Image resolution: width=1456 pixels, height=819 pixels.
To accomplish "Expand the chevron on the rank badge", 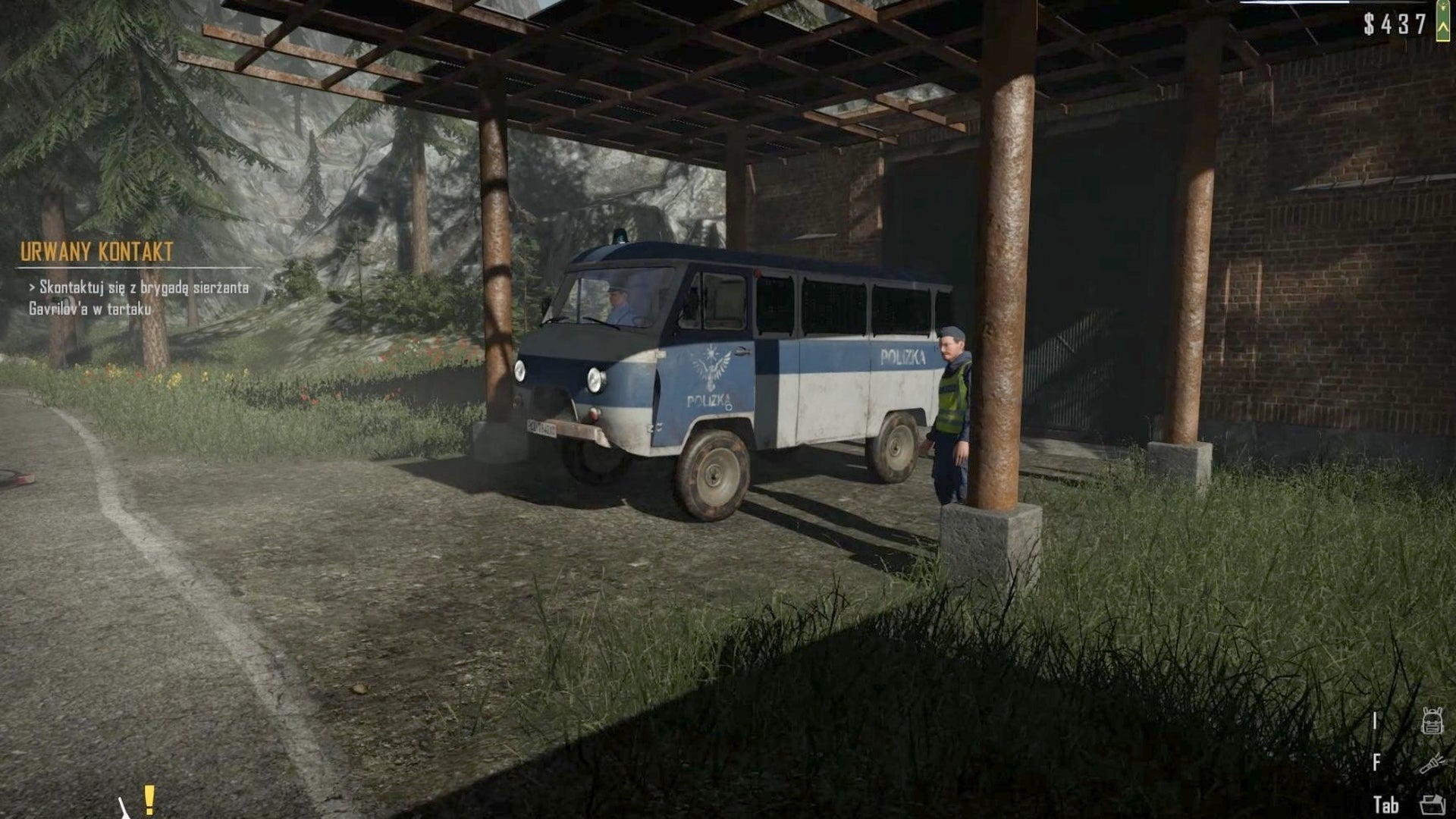I will point(1443,27).
